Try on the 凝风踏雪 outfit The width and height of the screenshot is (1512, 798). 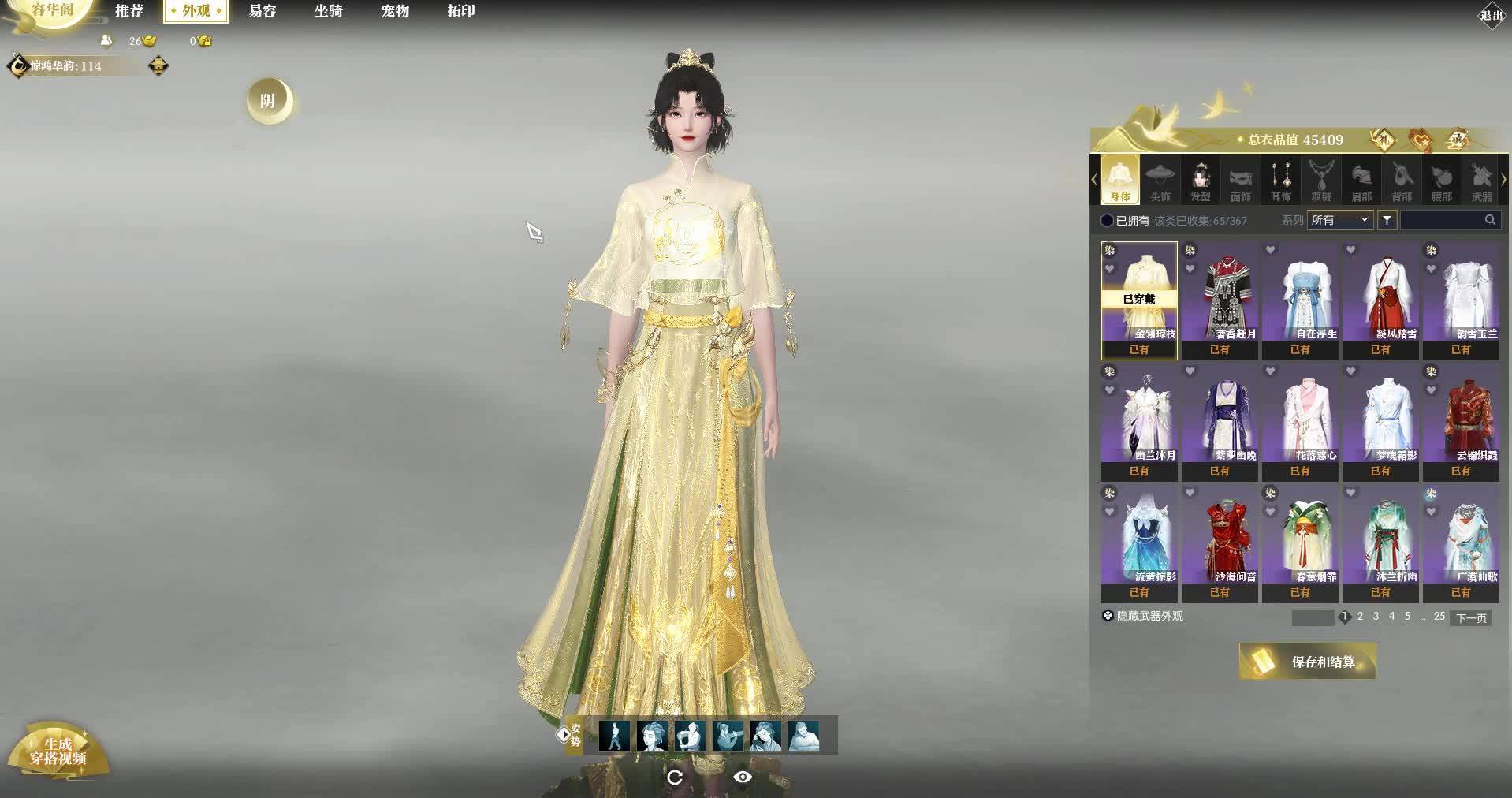(1380, 300)
